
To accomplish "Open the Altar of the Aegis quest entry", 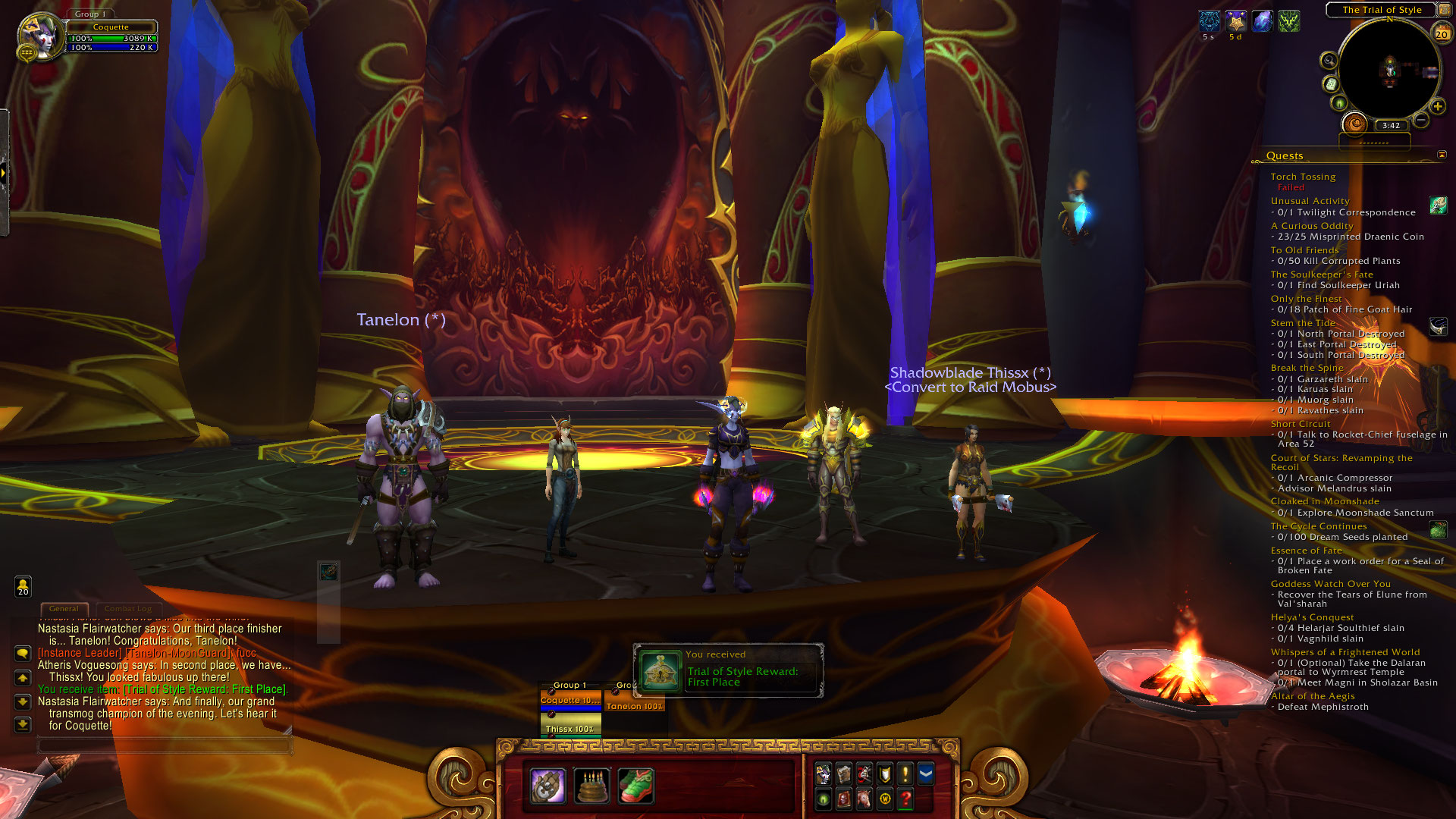I will (x=1313, y=696).
